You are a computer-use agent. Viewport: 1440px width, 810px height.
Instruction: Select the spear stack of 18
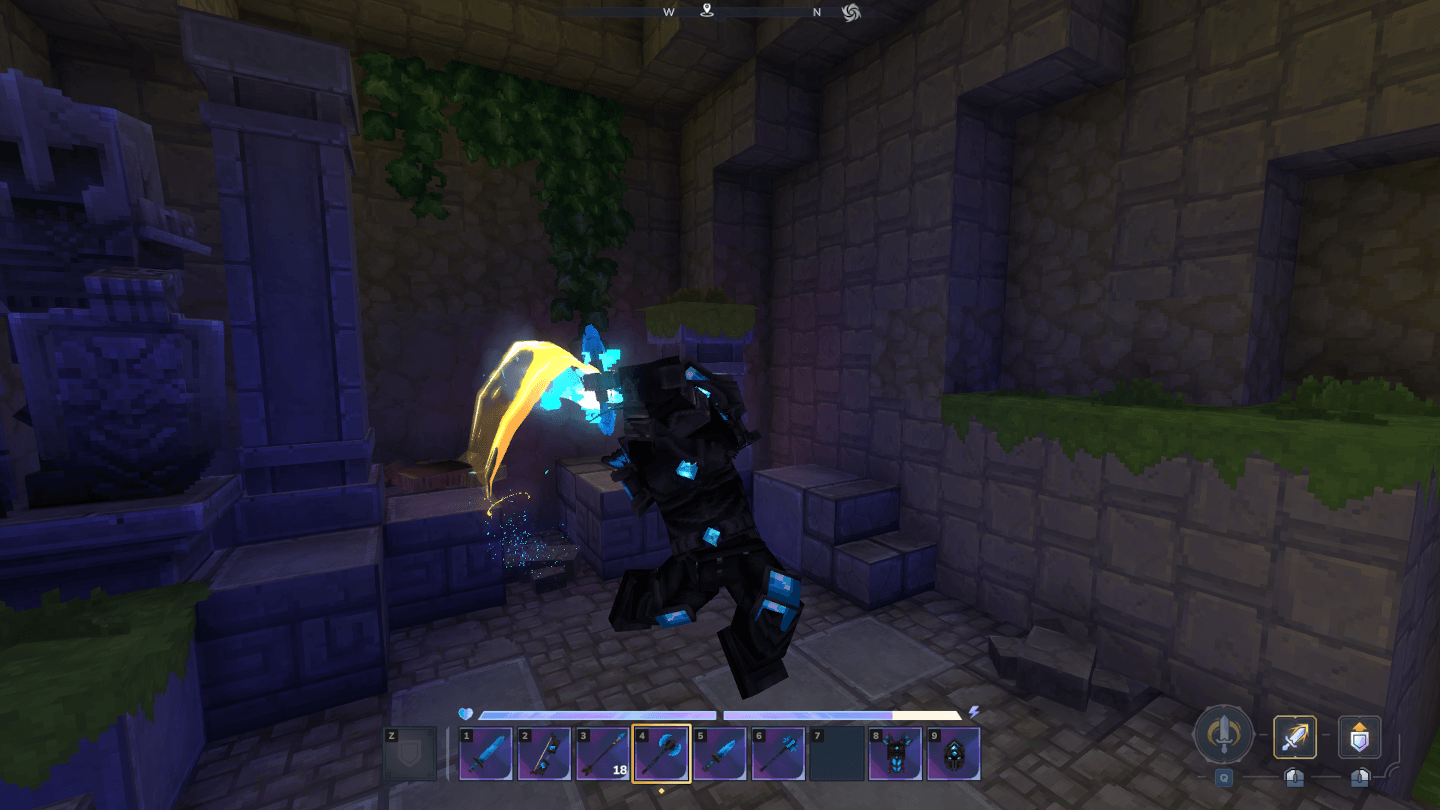coord(602,754)
